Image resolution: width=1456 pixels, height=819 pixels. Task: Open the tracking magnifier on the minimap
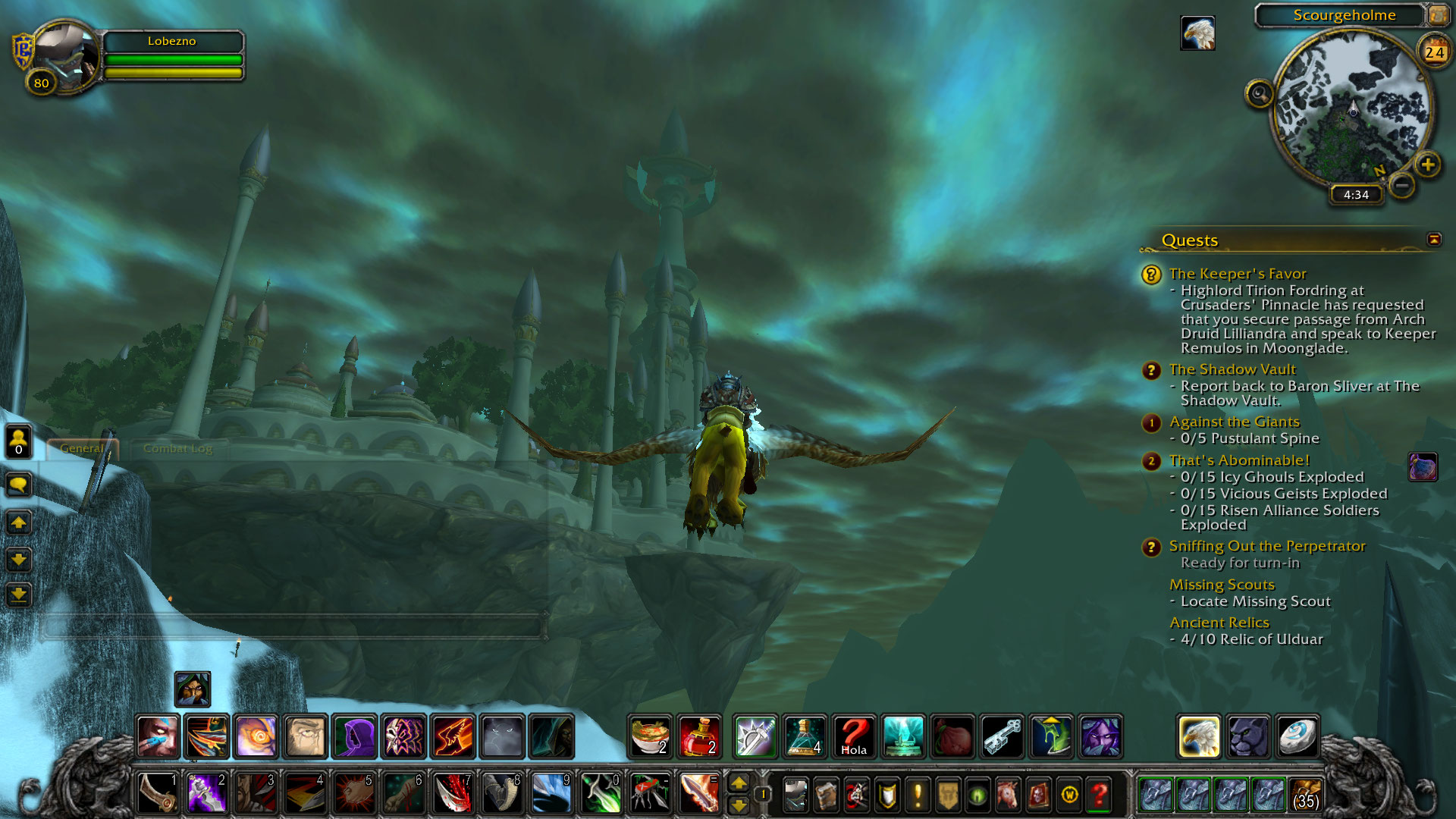tap(1260, 94)
